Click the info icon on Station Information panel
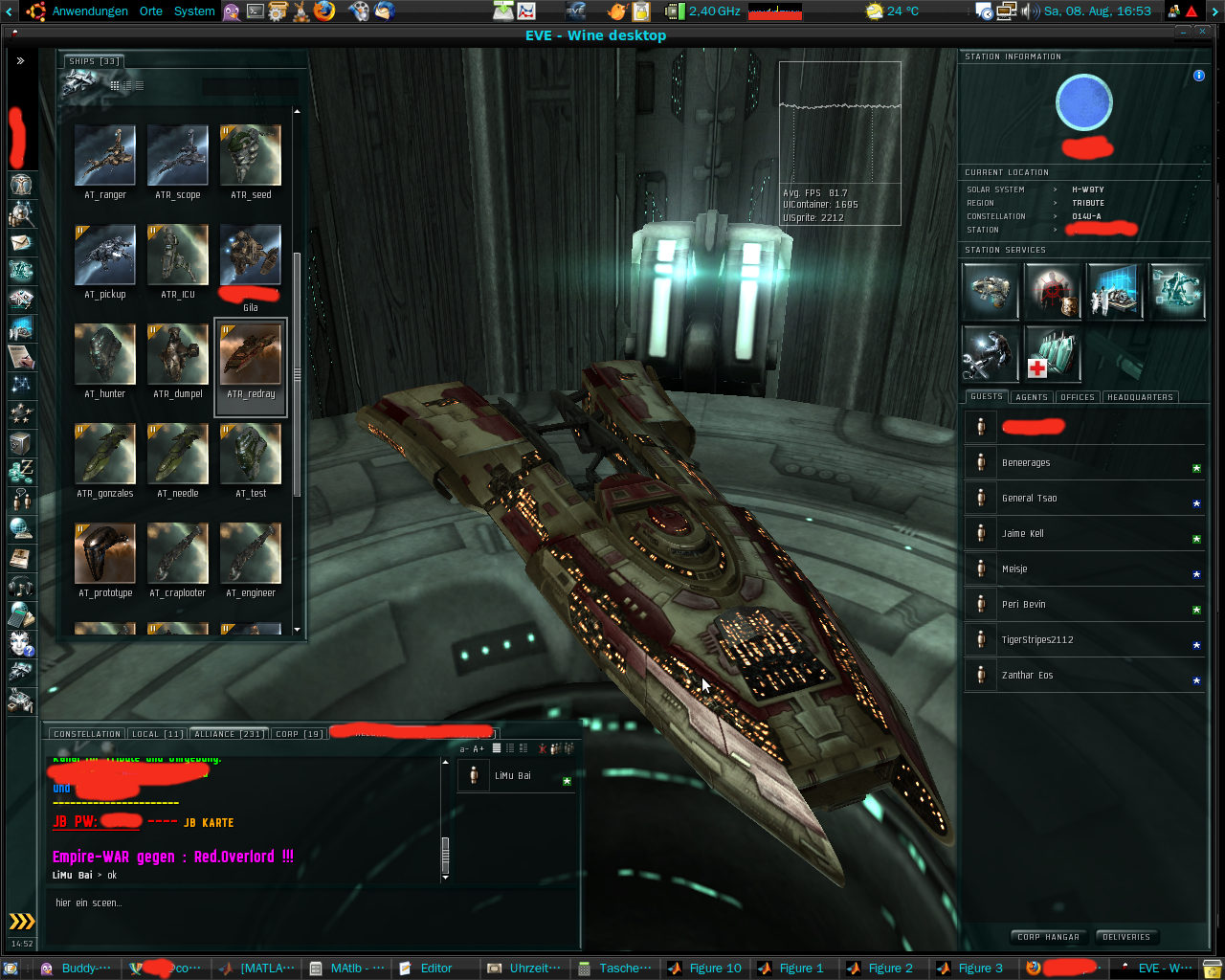1225x980 pixels. pyautogui.click(x=1198, y=76)
